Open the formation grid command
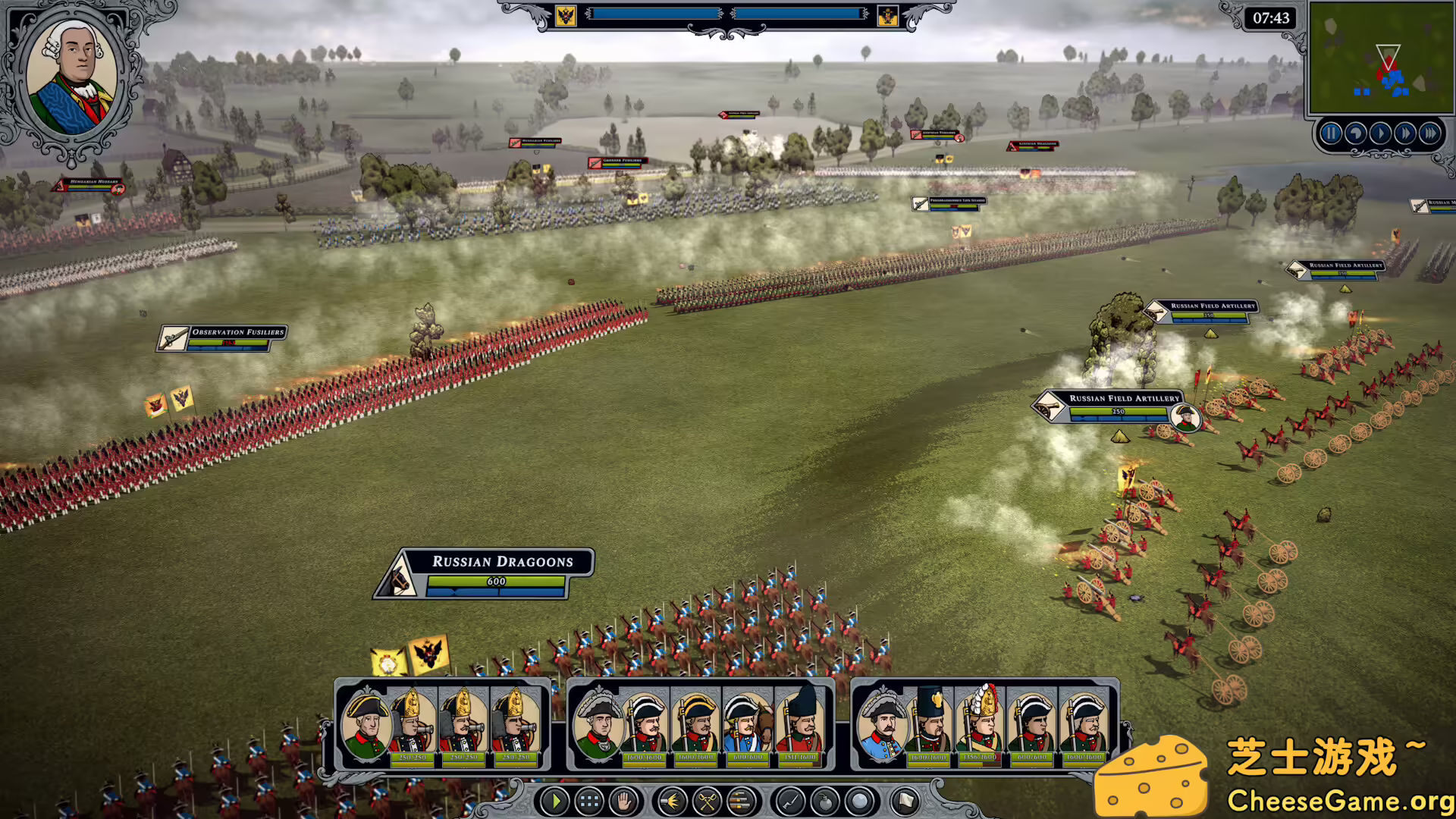Viewport: 1456px width, 819px height. click(x=589, y=801)
